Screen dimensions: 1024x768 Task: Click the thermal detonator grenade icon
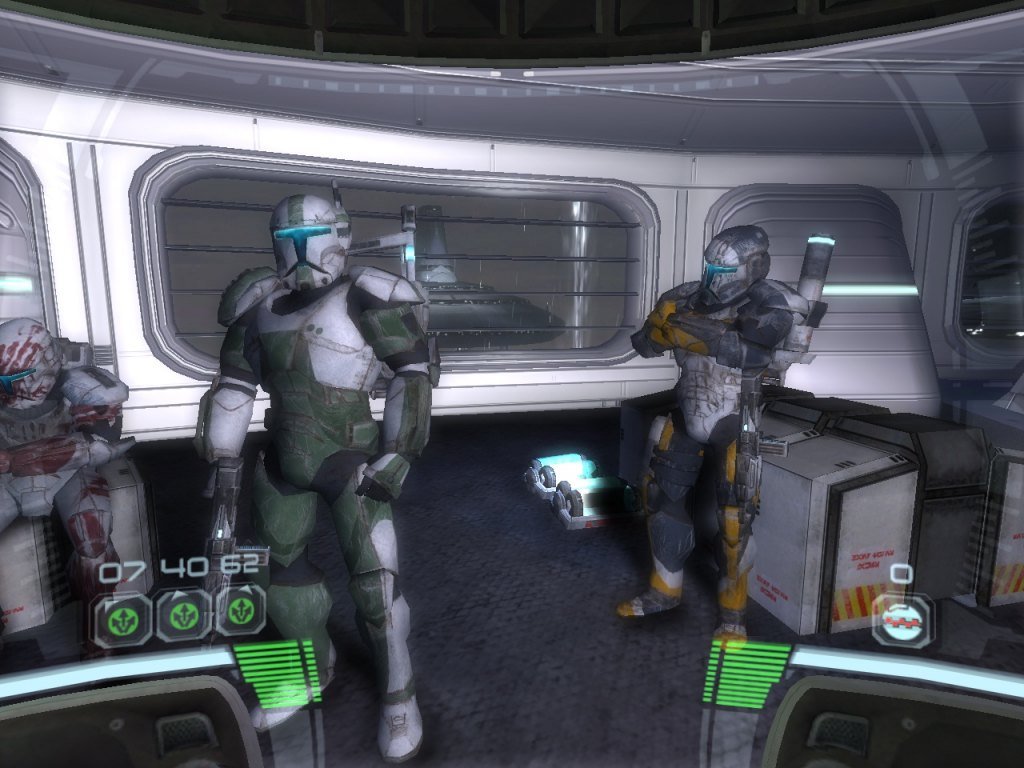coord(901,620)
